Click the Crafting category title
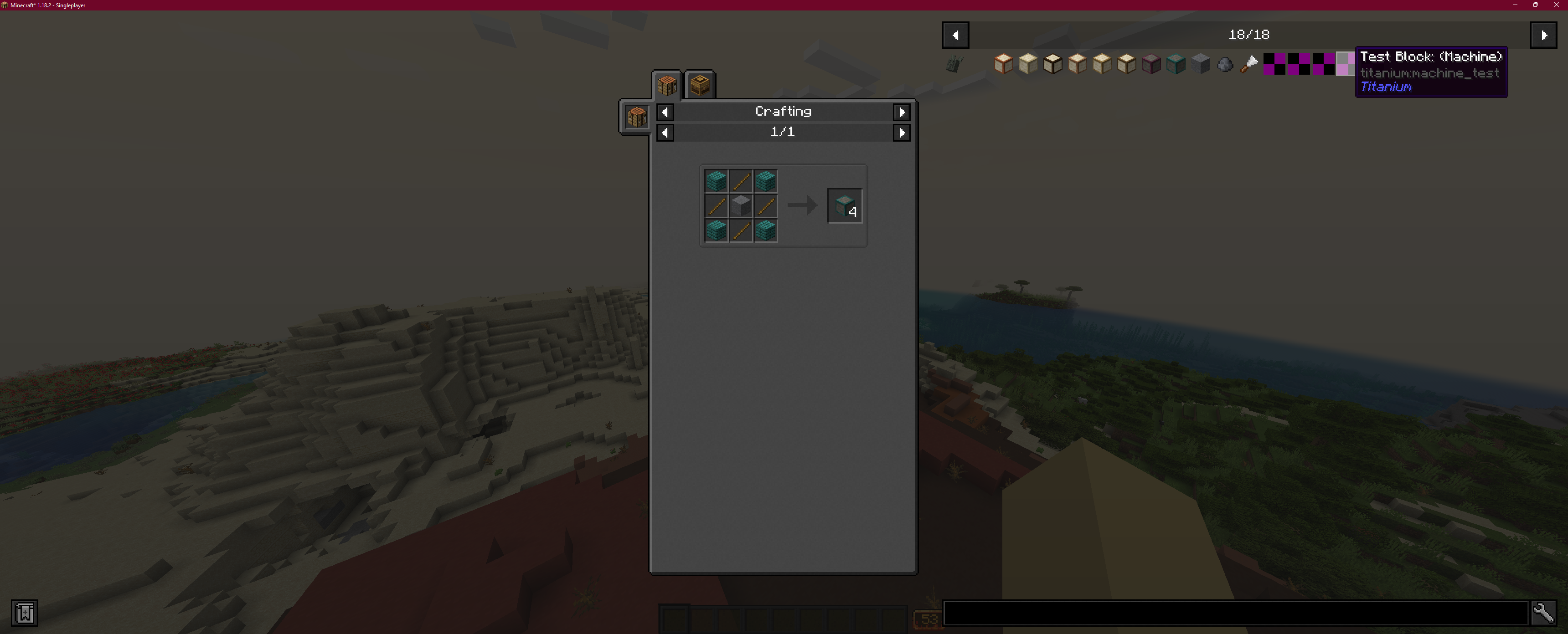Viewport: 1568px width, 634px height. pyautogui.click(x=783, y=111)
